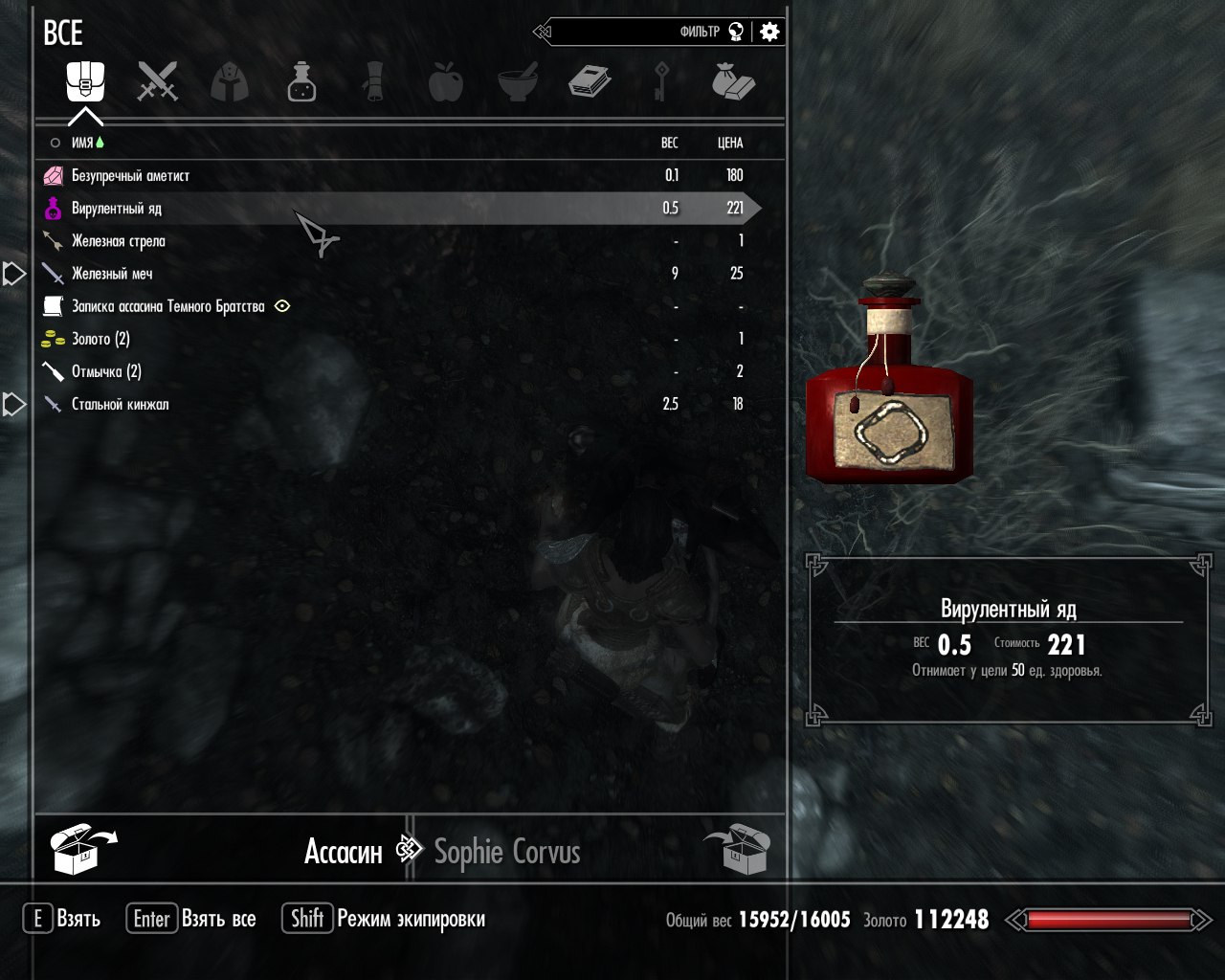Image resolution: width=1225 pixels, height=980 pixels.
Task: Show the potions category tab
Action: pyautogui.click(x=301, y=81)
